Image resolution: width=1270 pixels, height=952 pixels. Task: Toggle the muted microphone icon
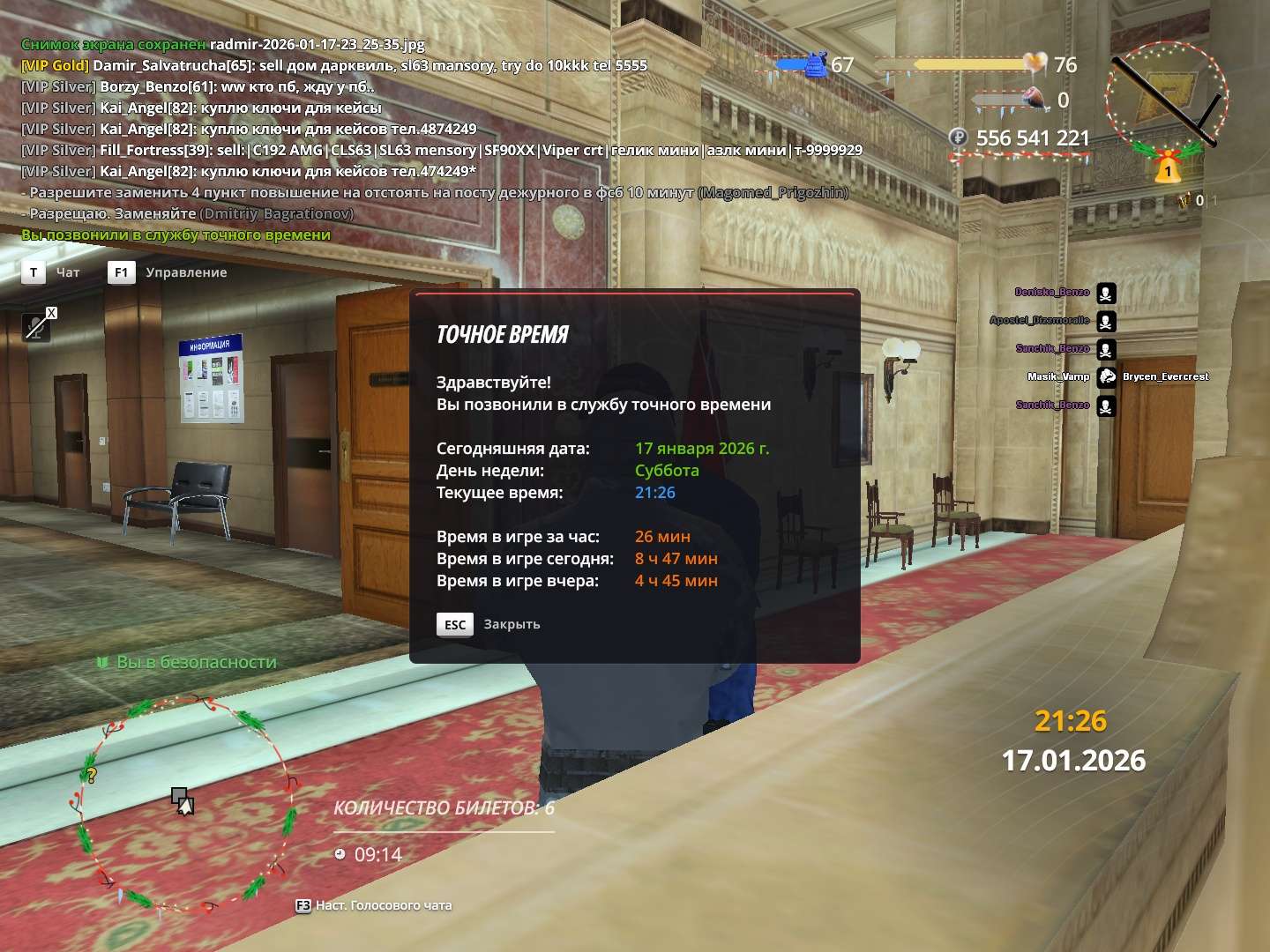pos(37,327)
